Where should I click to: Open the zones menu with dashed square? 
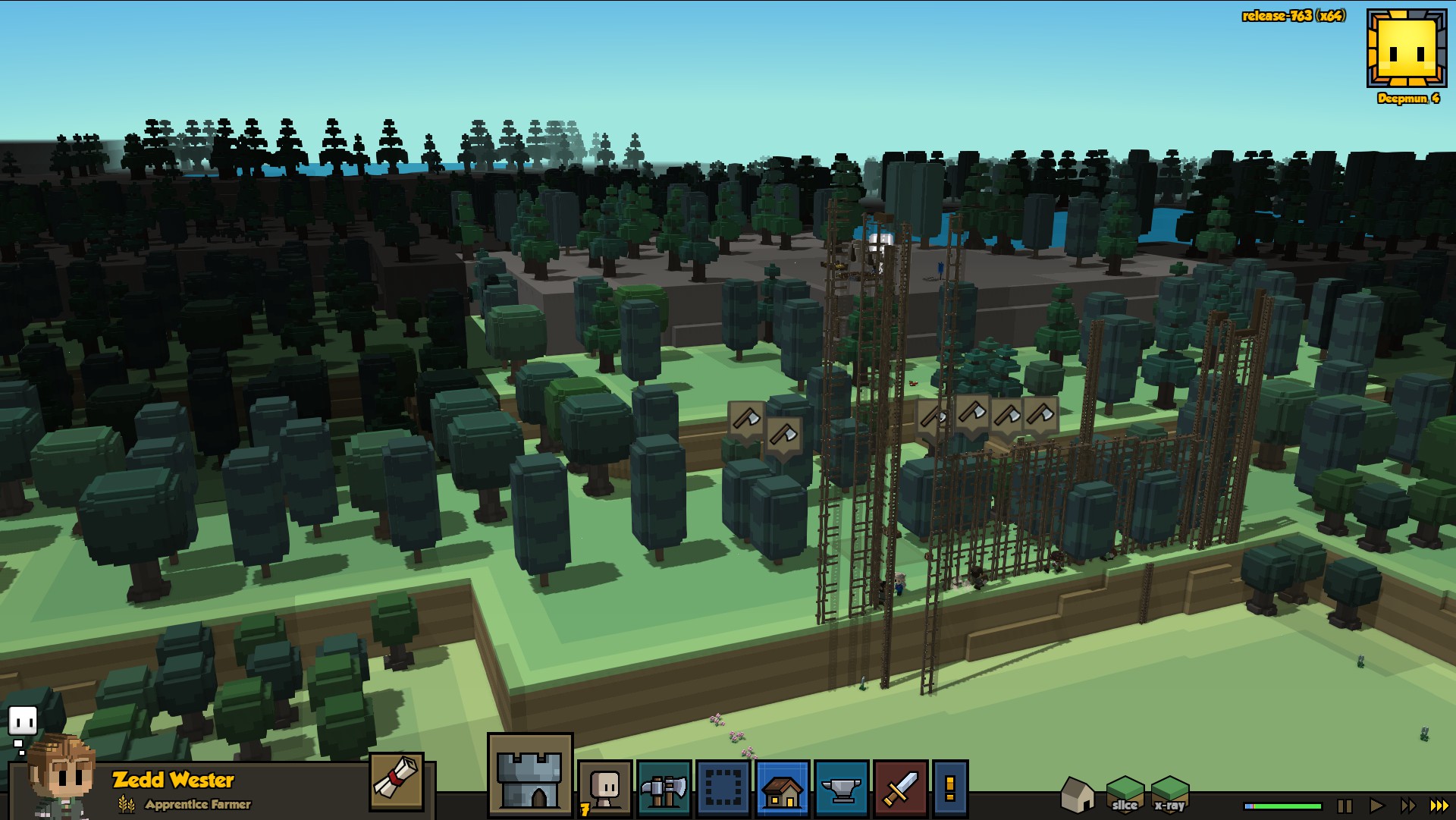point(723,789)
